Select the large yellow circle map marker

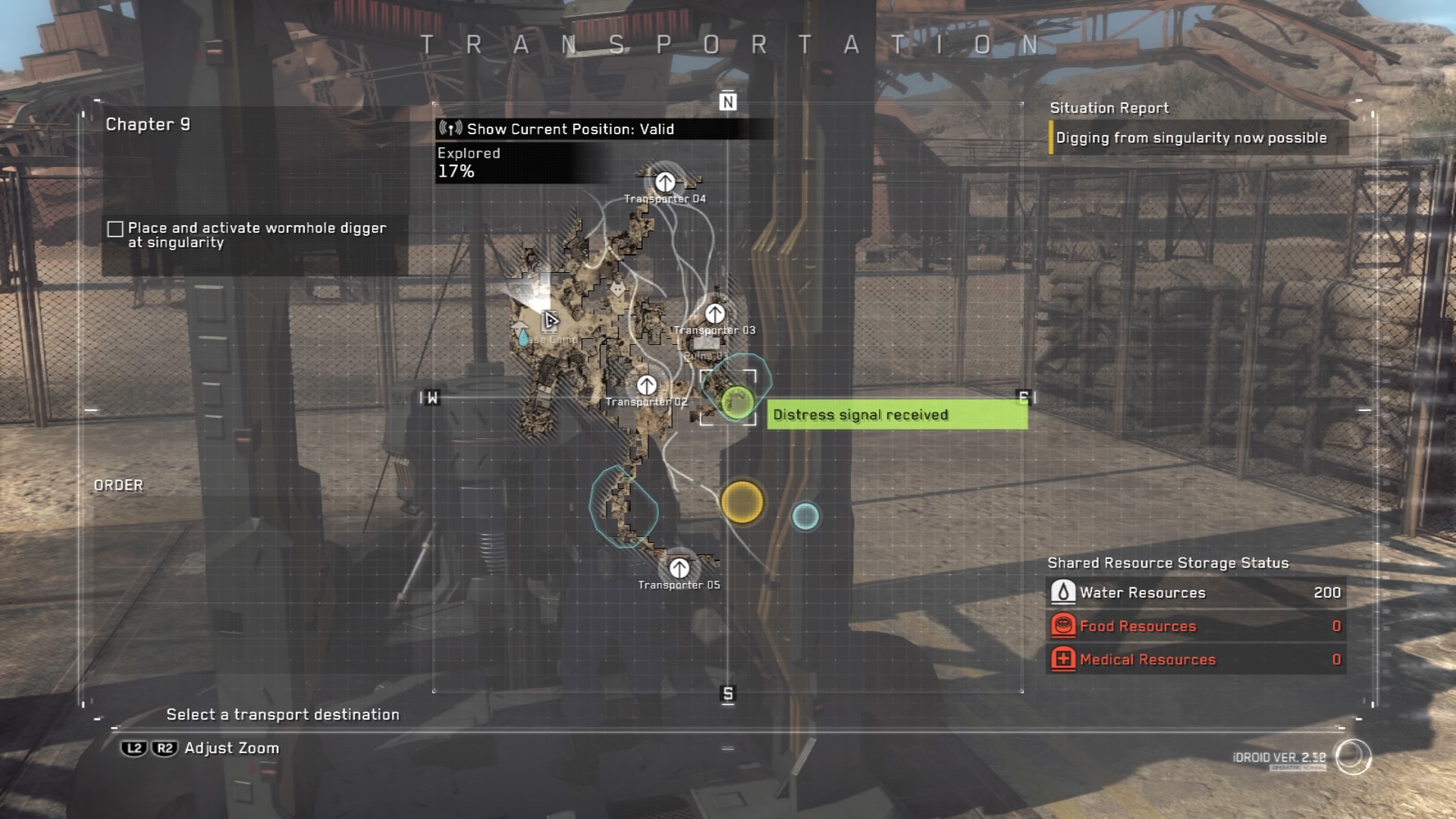click(742, 502)
